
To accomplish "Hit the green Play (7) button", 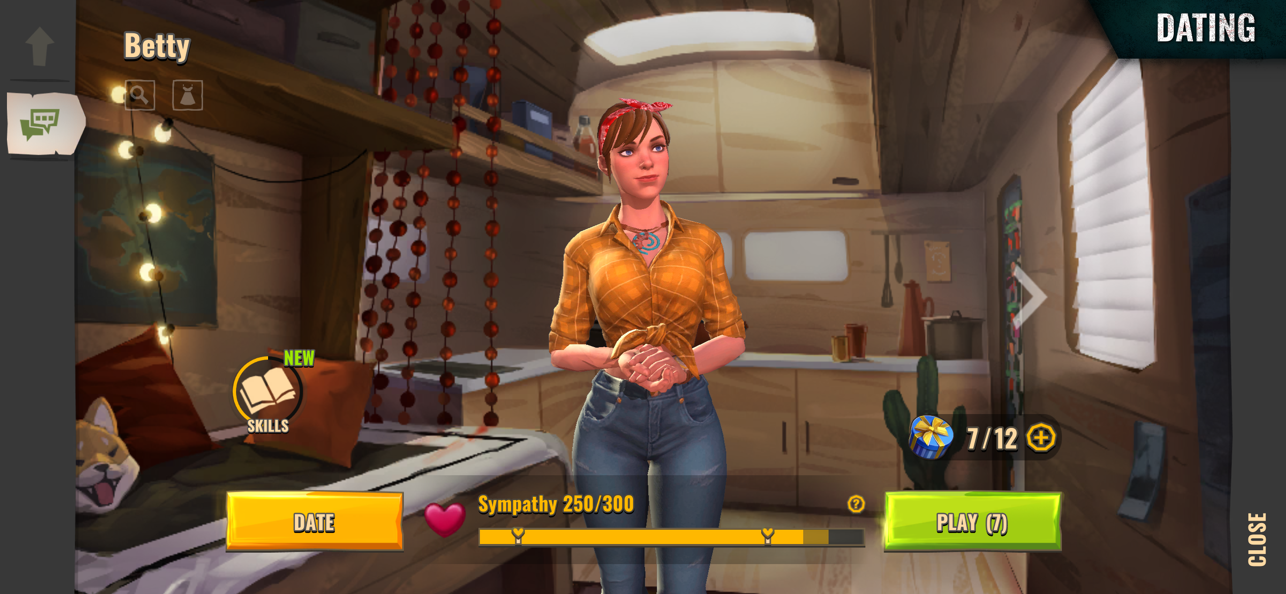I will coord(972,521).
